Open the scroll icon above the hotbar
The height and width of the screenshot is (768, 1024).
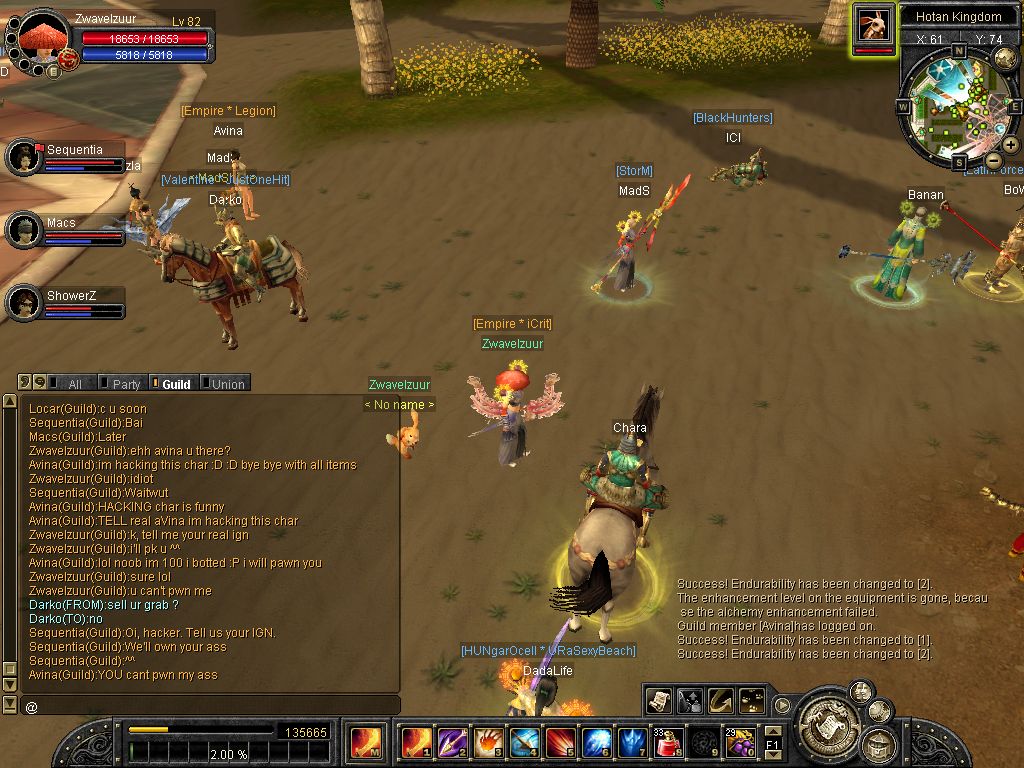(659, 700)
